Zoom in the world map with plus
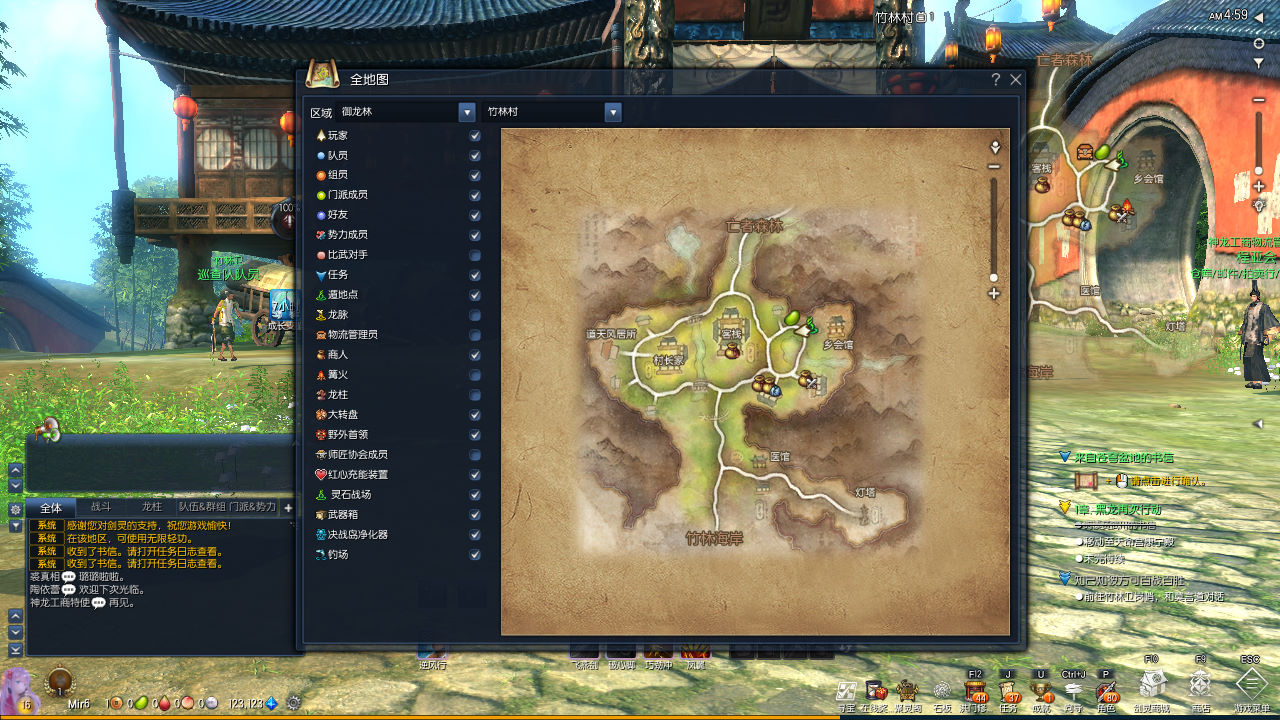 tap(994, 294)
